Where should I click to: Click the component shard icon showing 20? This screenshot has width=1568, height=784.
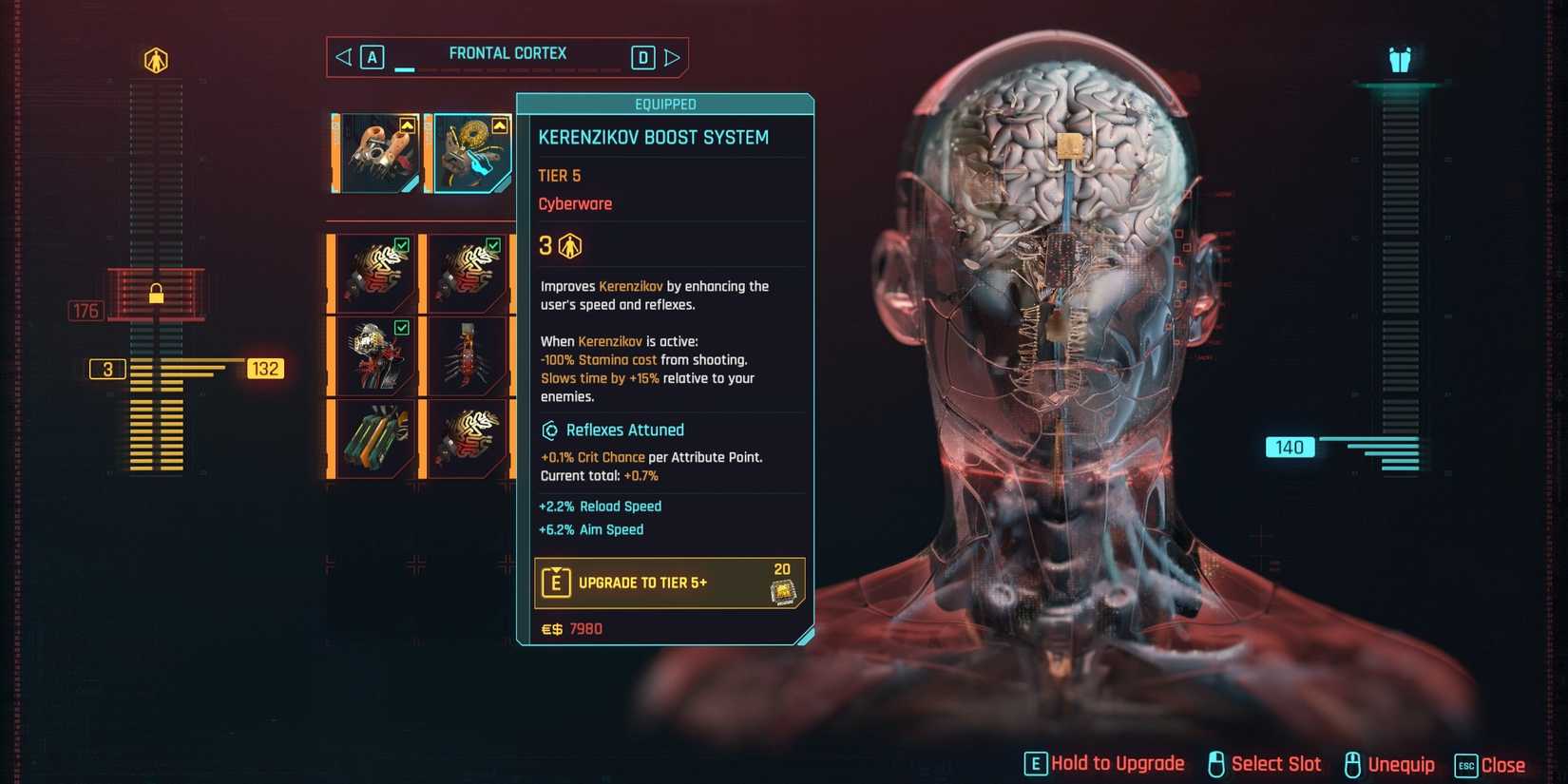coord(781,589)
